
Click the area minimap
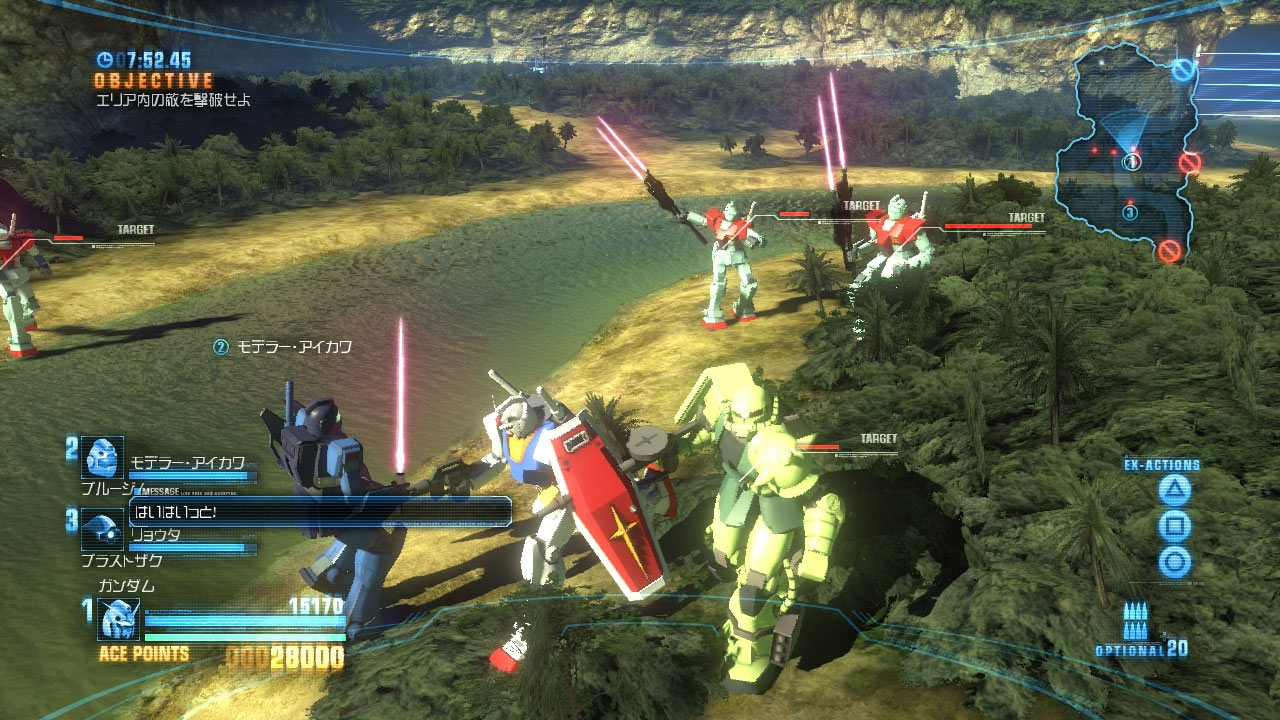point(1128,150)
